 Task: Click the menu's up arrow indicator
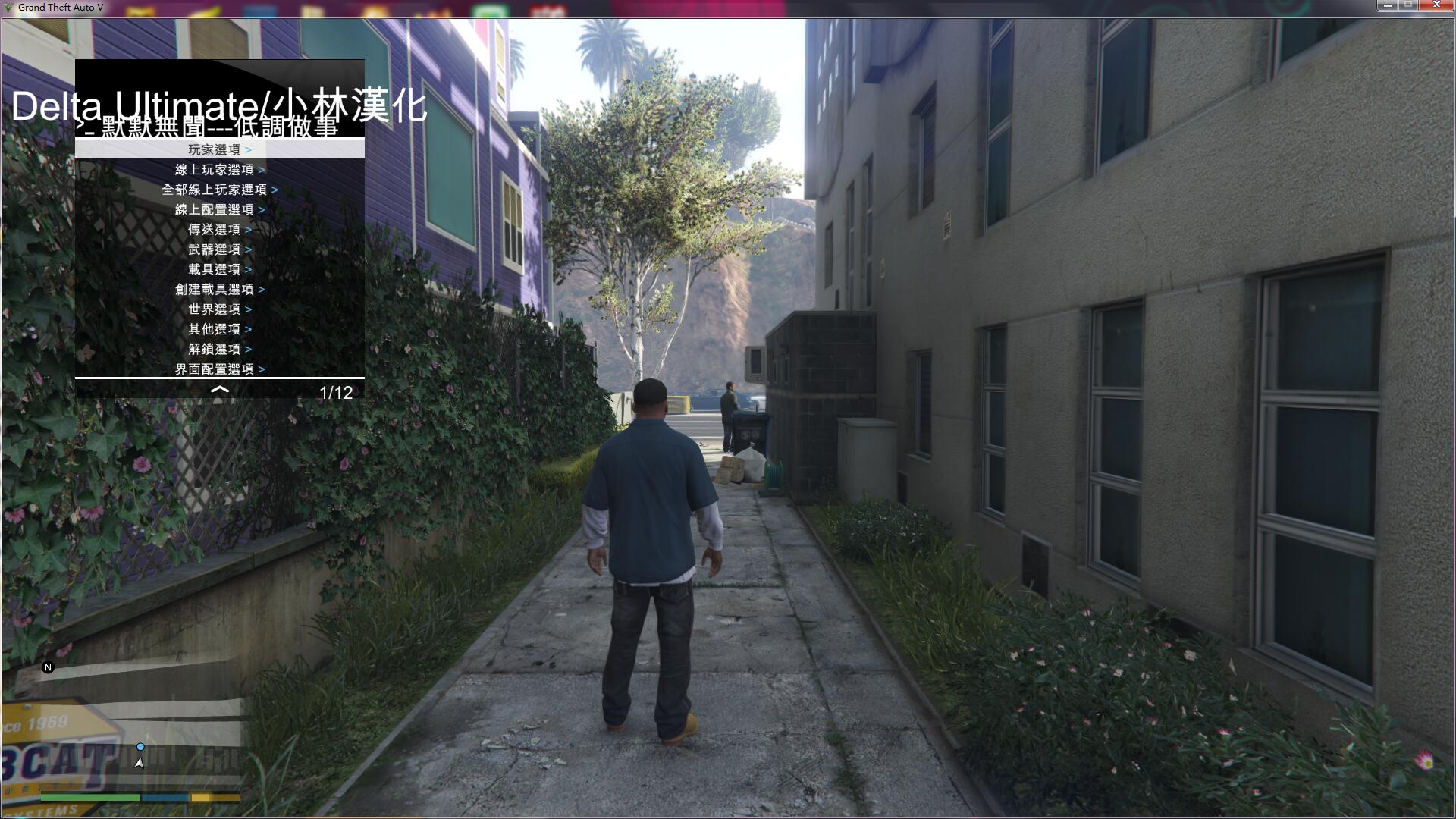tap(219, 390)
